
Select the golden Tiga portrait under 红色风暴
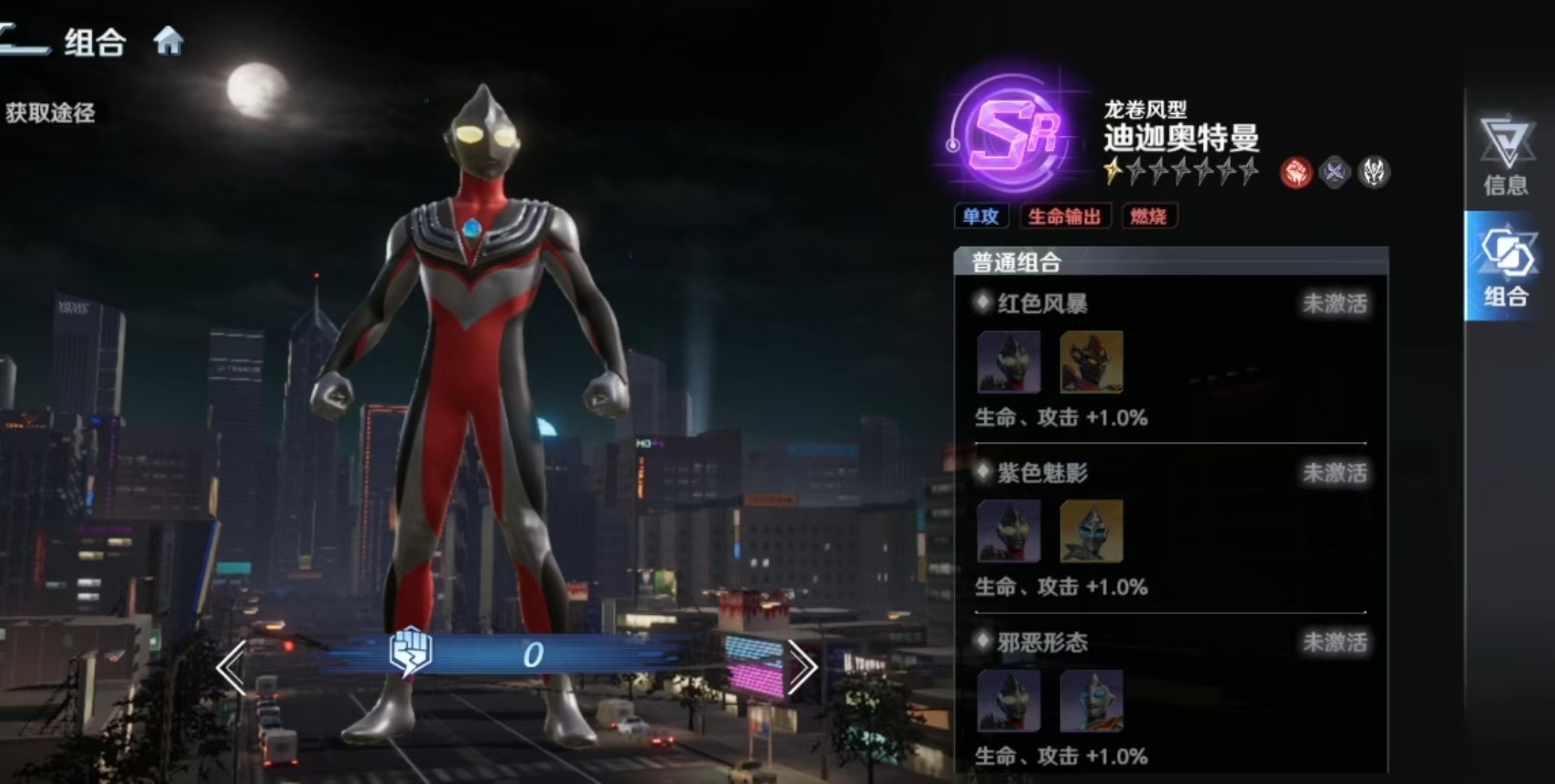[x=1091, y=364]
